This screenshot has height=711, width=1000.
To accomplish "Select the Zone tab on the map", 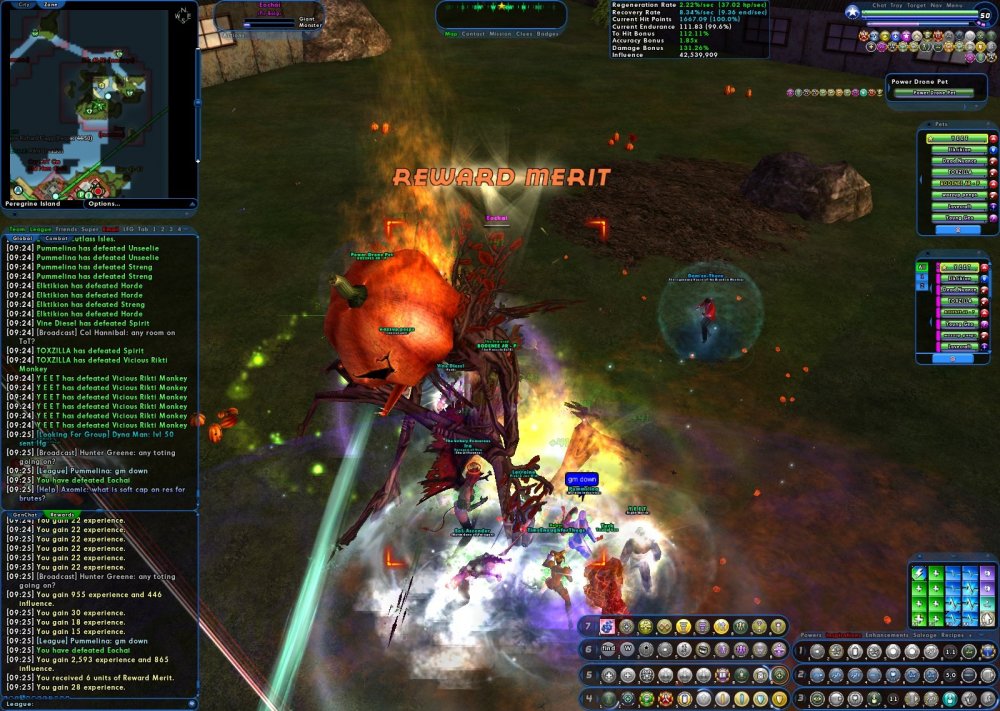I will 50,5.
